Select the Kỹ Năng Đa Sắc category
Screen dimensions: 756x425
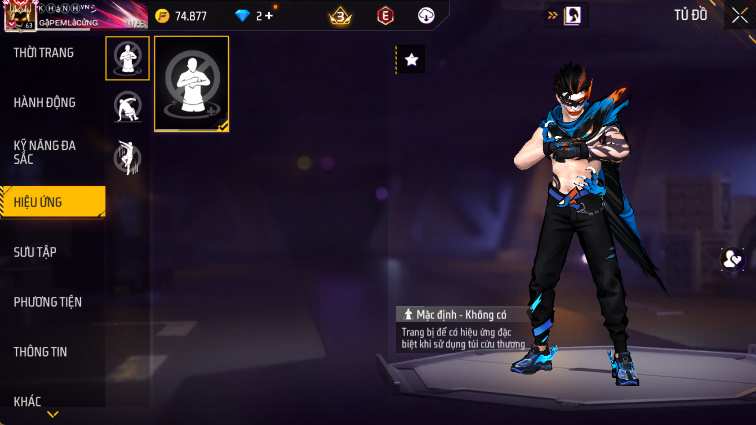pos(45,152)
